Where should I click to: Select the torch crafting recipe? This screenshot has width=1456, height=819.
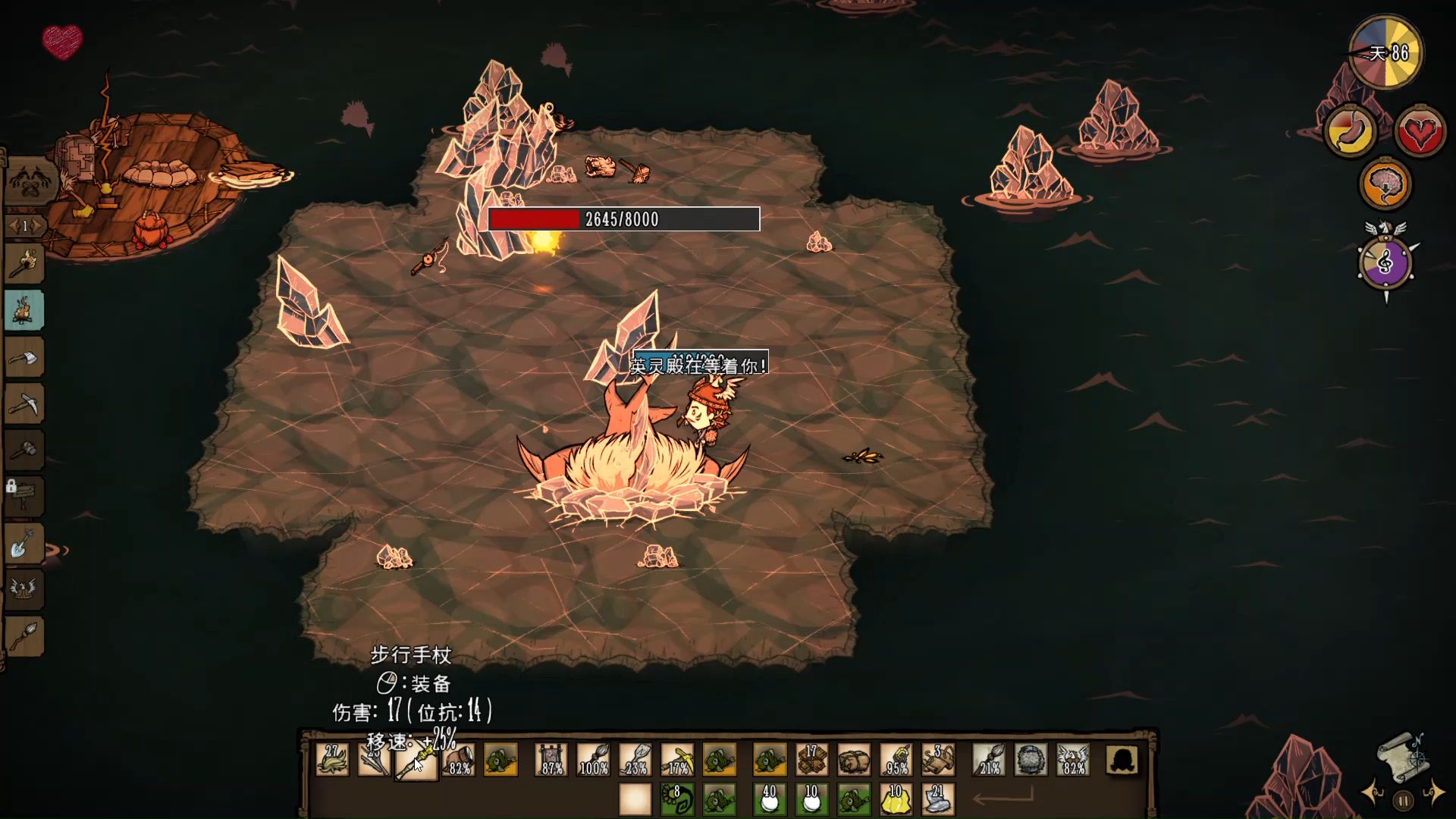(x=24, y=264)
